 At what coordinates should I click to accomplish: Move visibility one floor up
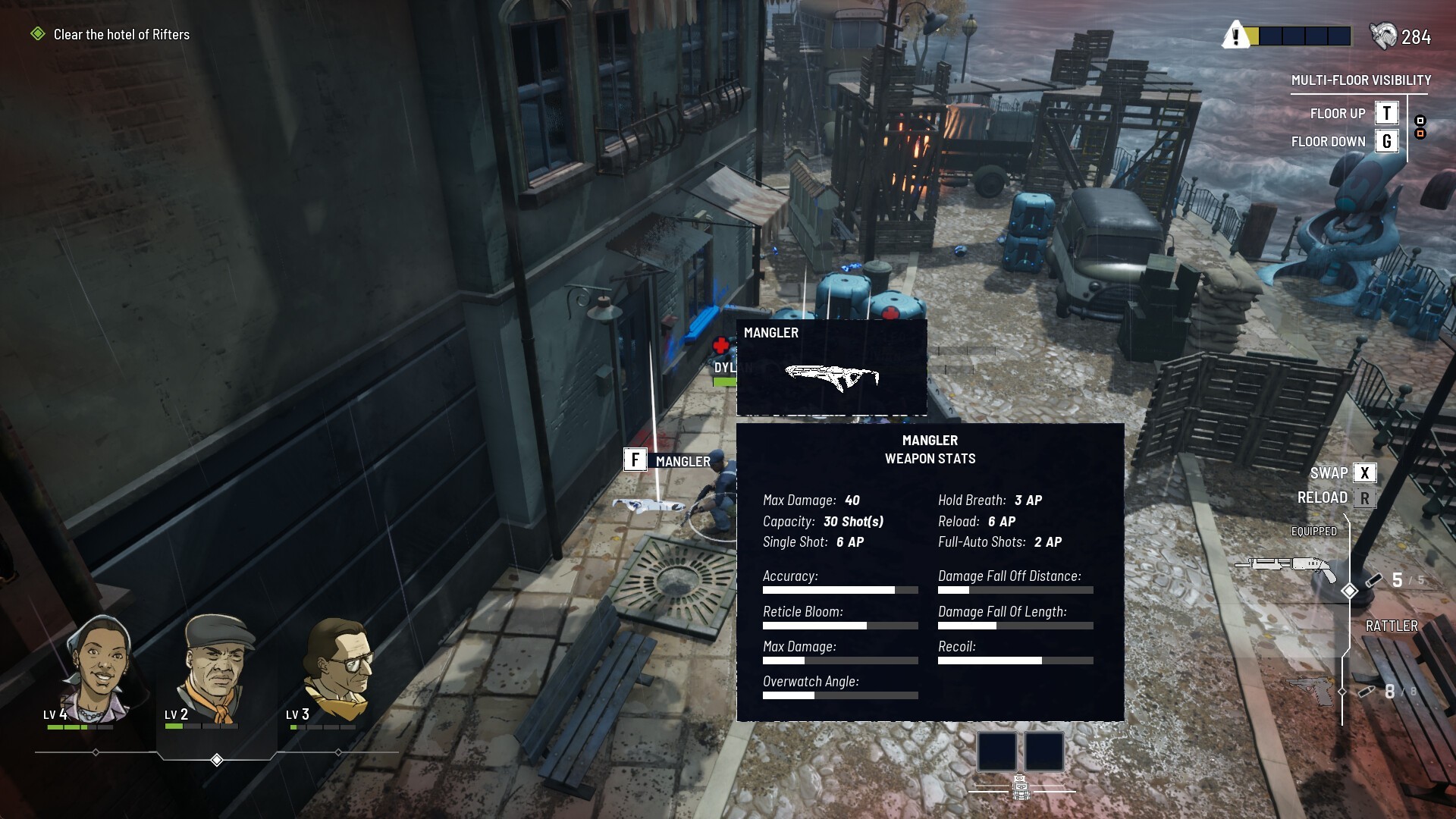click(1386, 113)
